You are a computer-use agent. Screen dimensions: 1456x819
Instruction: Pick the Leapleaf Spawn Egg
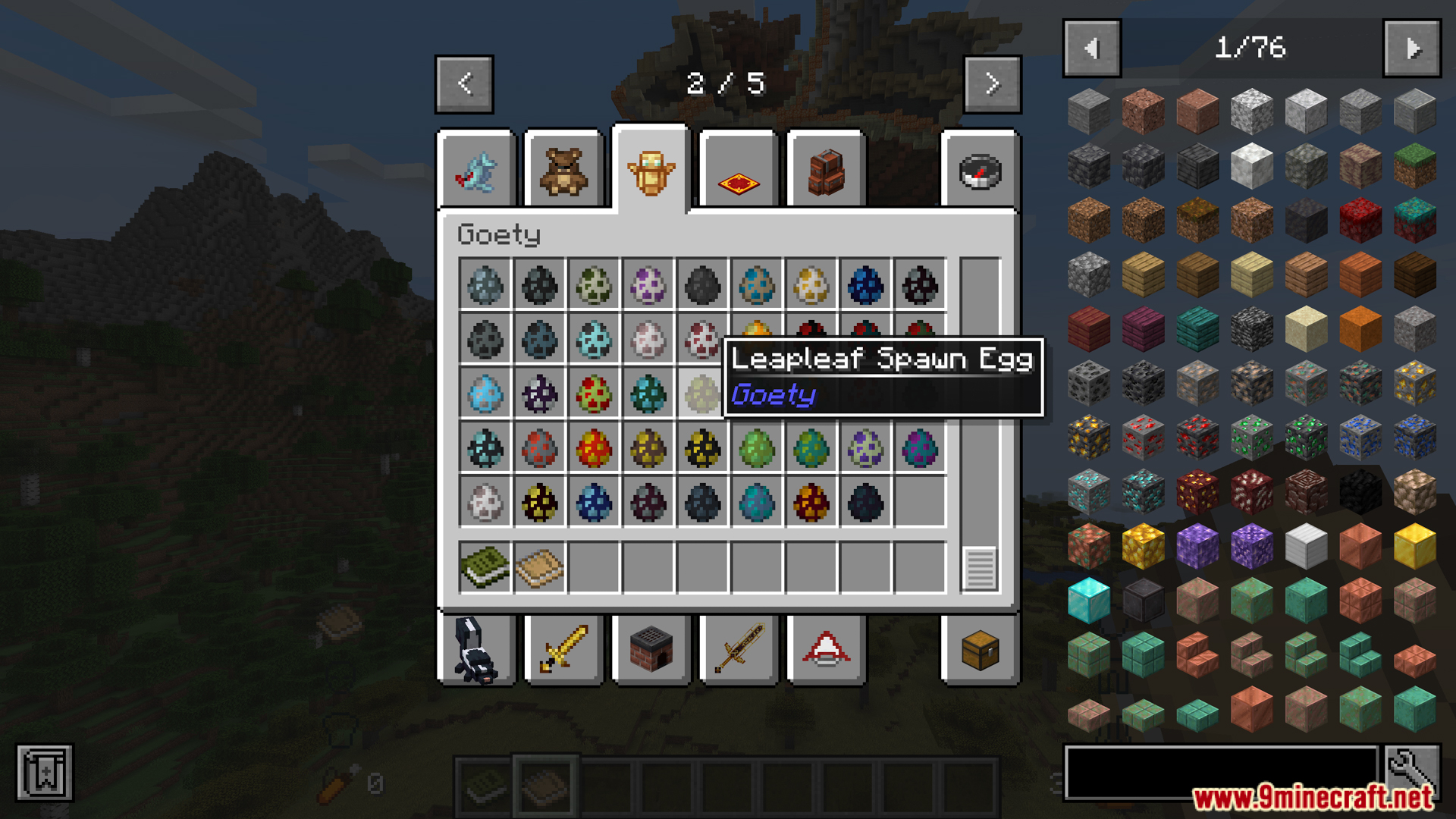point(701,394)
